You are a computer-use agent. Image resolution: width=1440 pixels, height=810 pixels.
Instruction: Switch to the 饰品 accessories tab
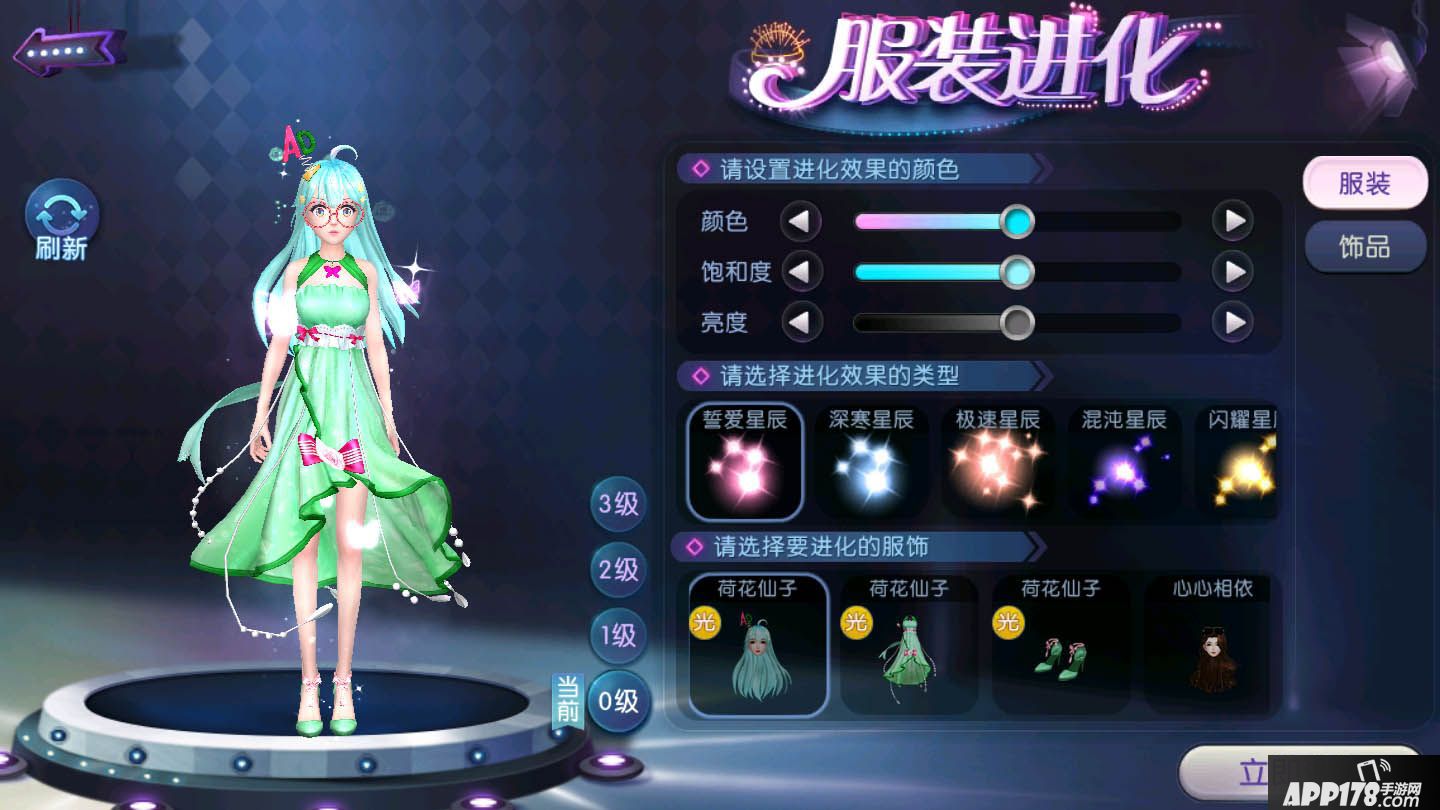(x=1365, y=246)
